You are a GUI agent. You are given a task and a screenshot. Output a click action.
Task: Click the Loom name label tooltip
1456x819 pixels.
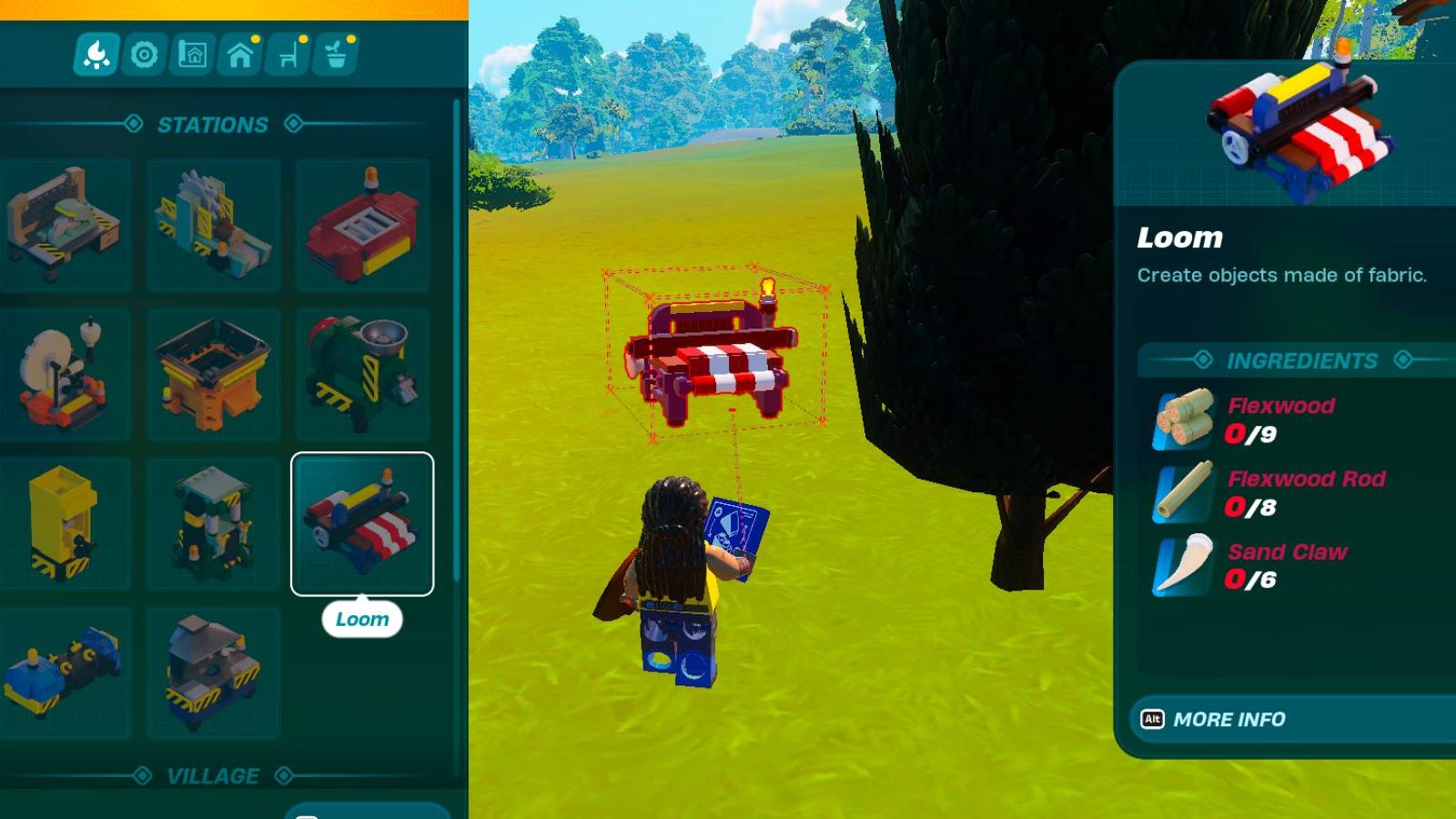click(x=363, y=619)
